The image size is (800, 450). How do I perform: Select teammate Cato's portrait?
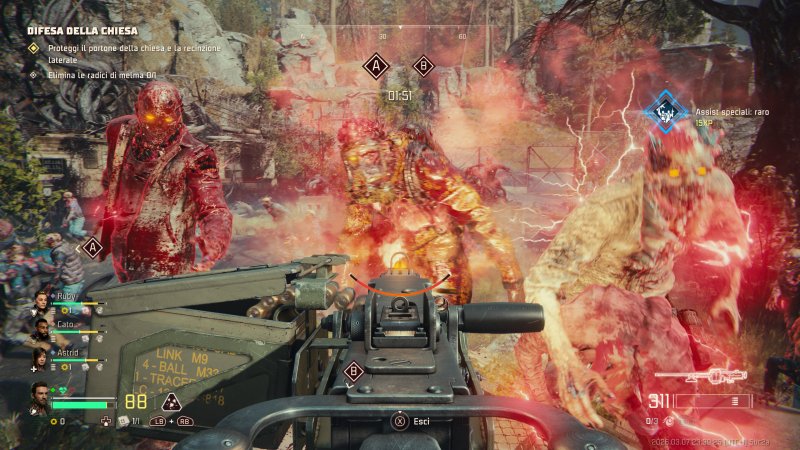point(41,328)
